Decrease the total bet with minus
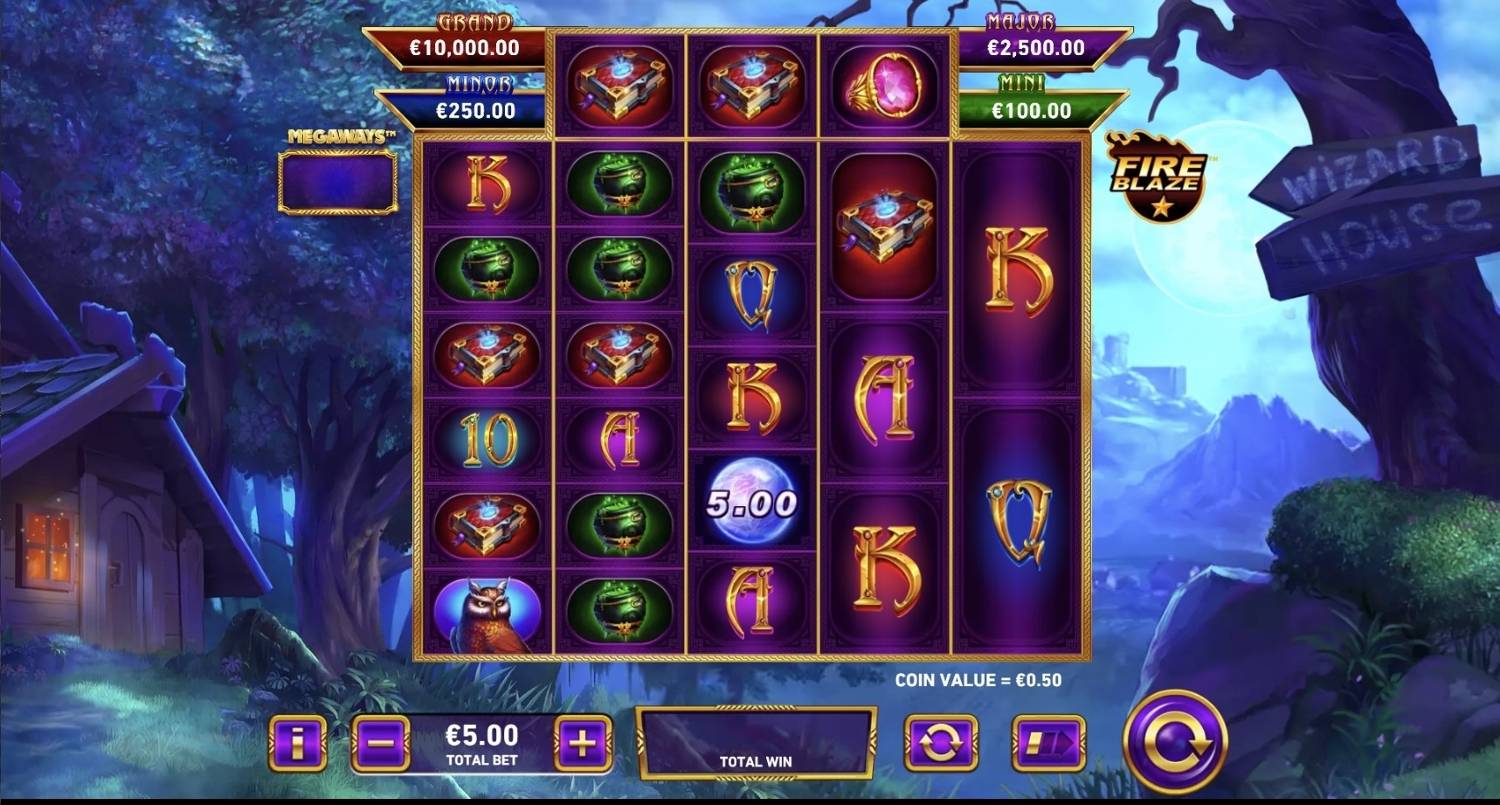The width and height of the screenshot is (1500, 805). click(381, 743)
